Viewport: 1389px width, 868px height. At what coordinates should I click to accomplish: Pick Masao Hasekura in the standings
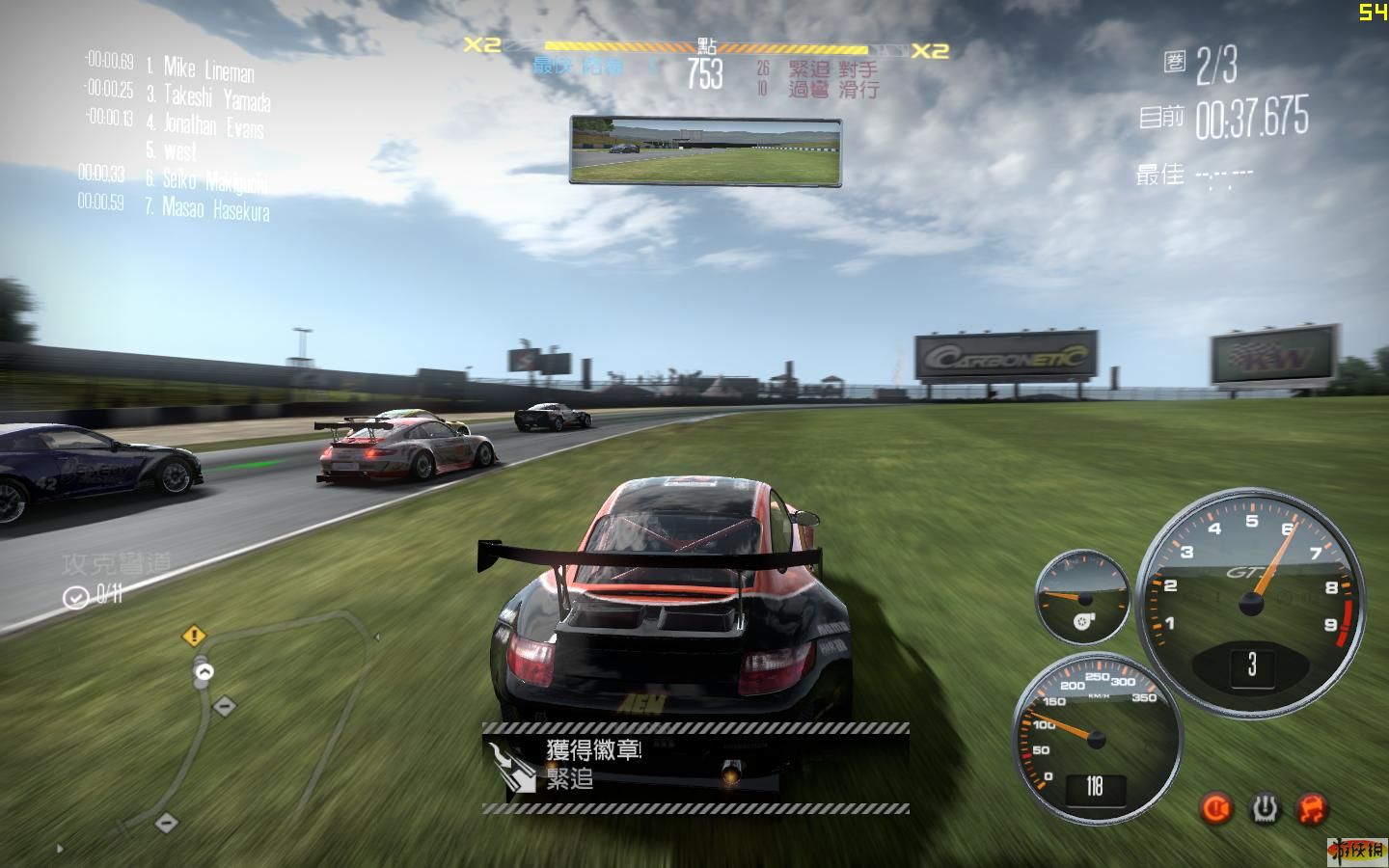(x=215, y=208)
